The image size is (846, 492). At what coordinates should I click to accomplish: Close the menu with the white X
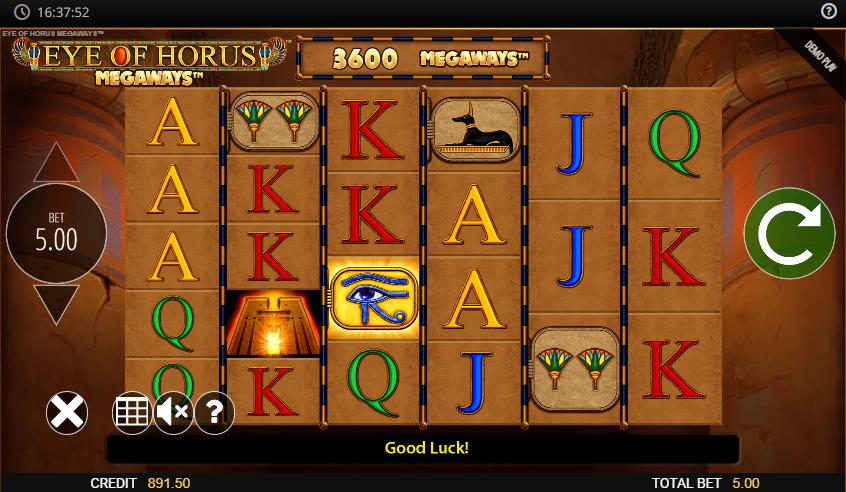pos(67,412)
